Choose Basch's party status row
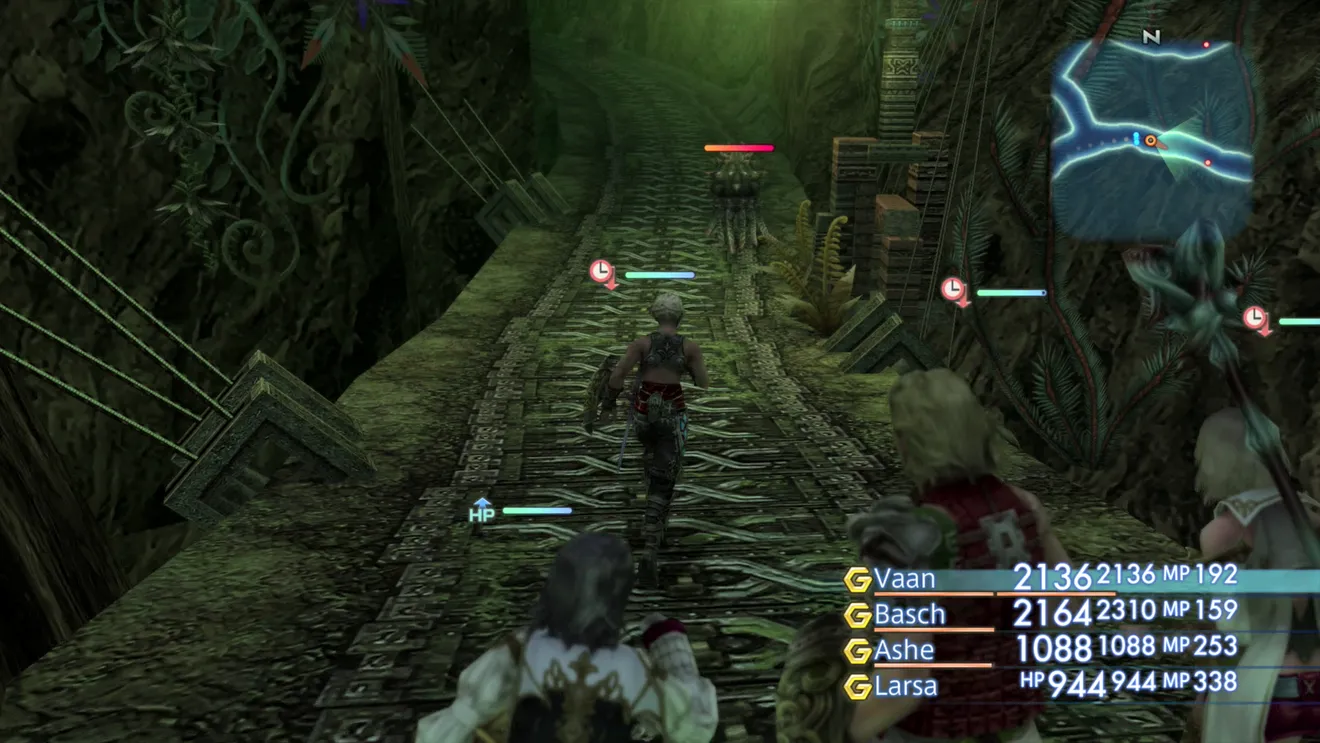This screenshot has width=1320, height=743. click(910, 614)
